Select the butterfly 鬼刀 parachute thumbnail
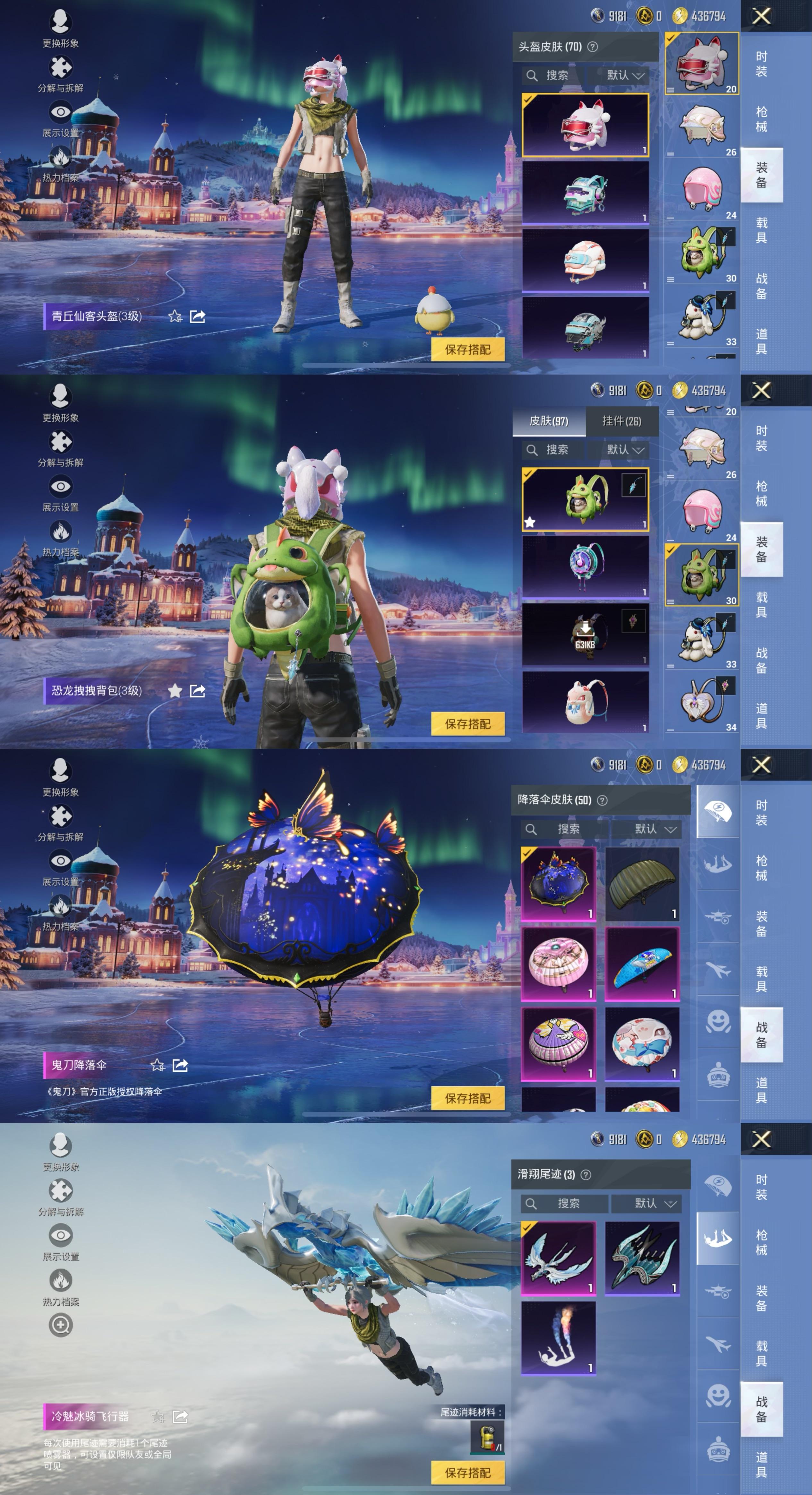 tap(559, 884)
